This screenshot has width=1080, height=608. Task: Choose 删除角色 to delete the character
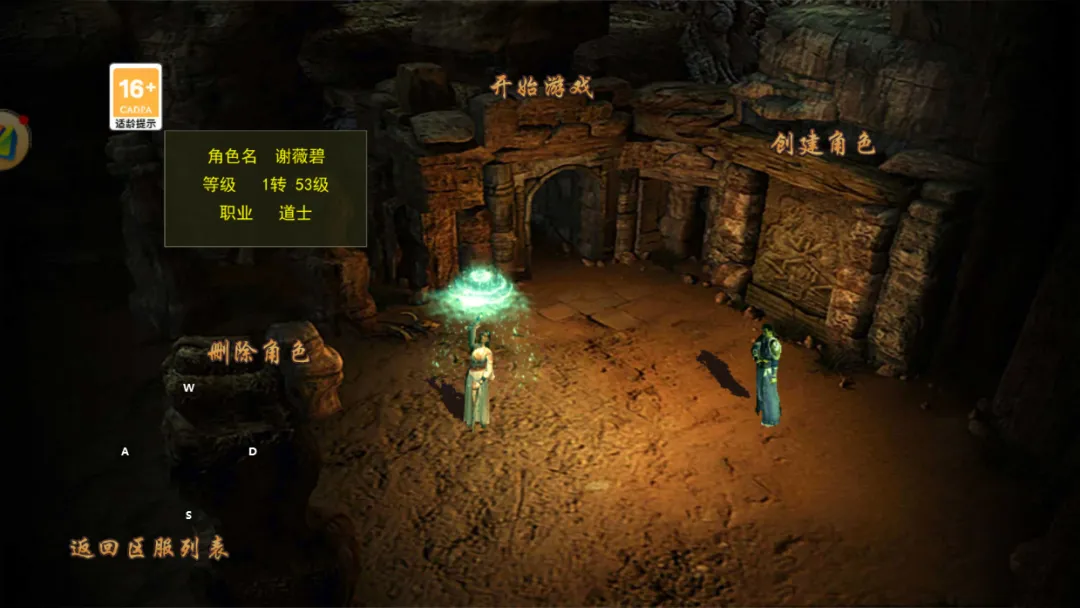[258, 352]
